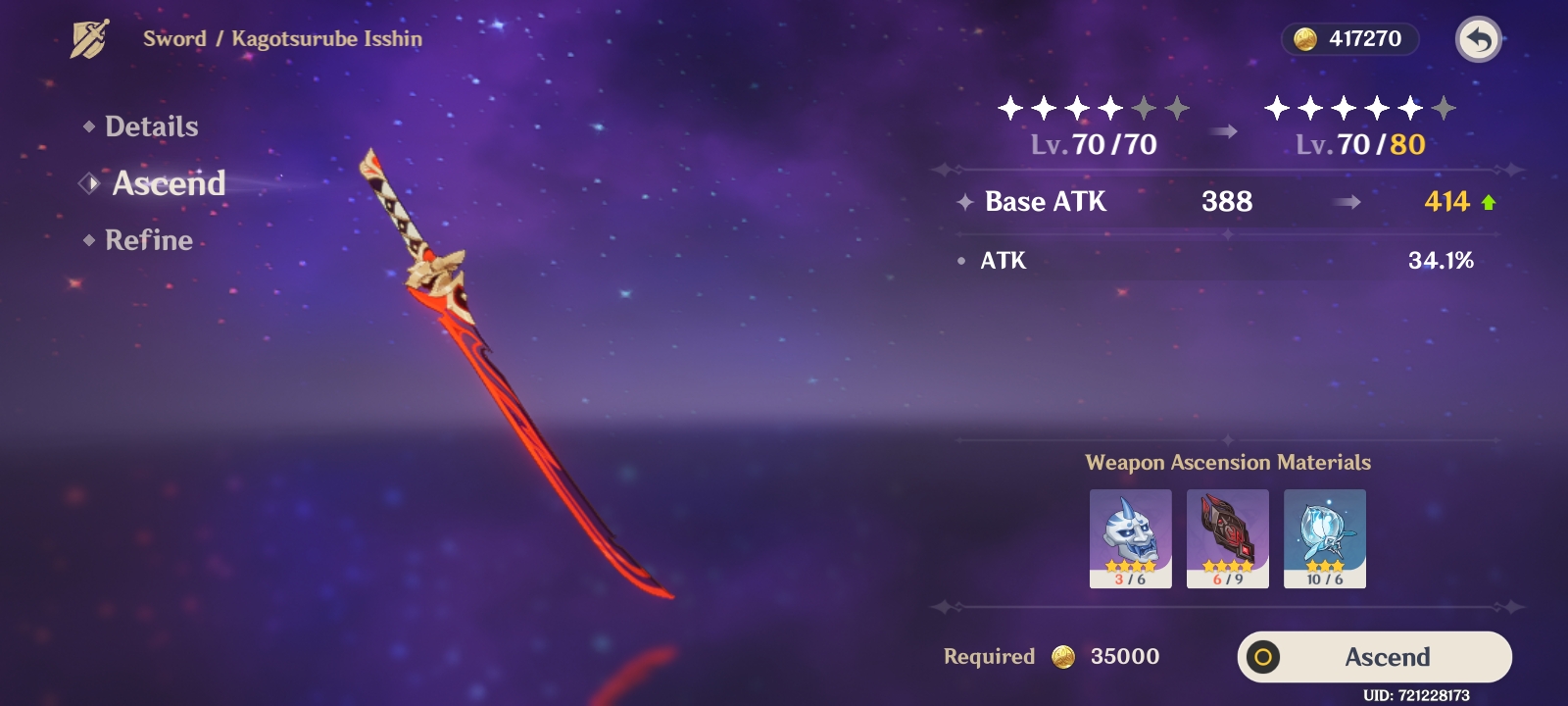Screen dimensions: 1568x706
Task: Select the Ascend menu entry
Action: coord(168,183)
